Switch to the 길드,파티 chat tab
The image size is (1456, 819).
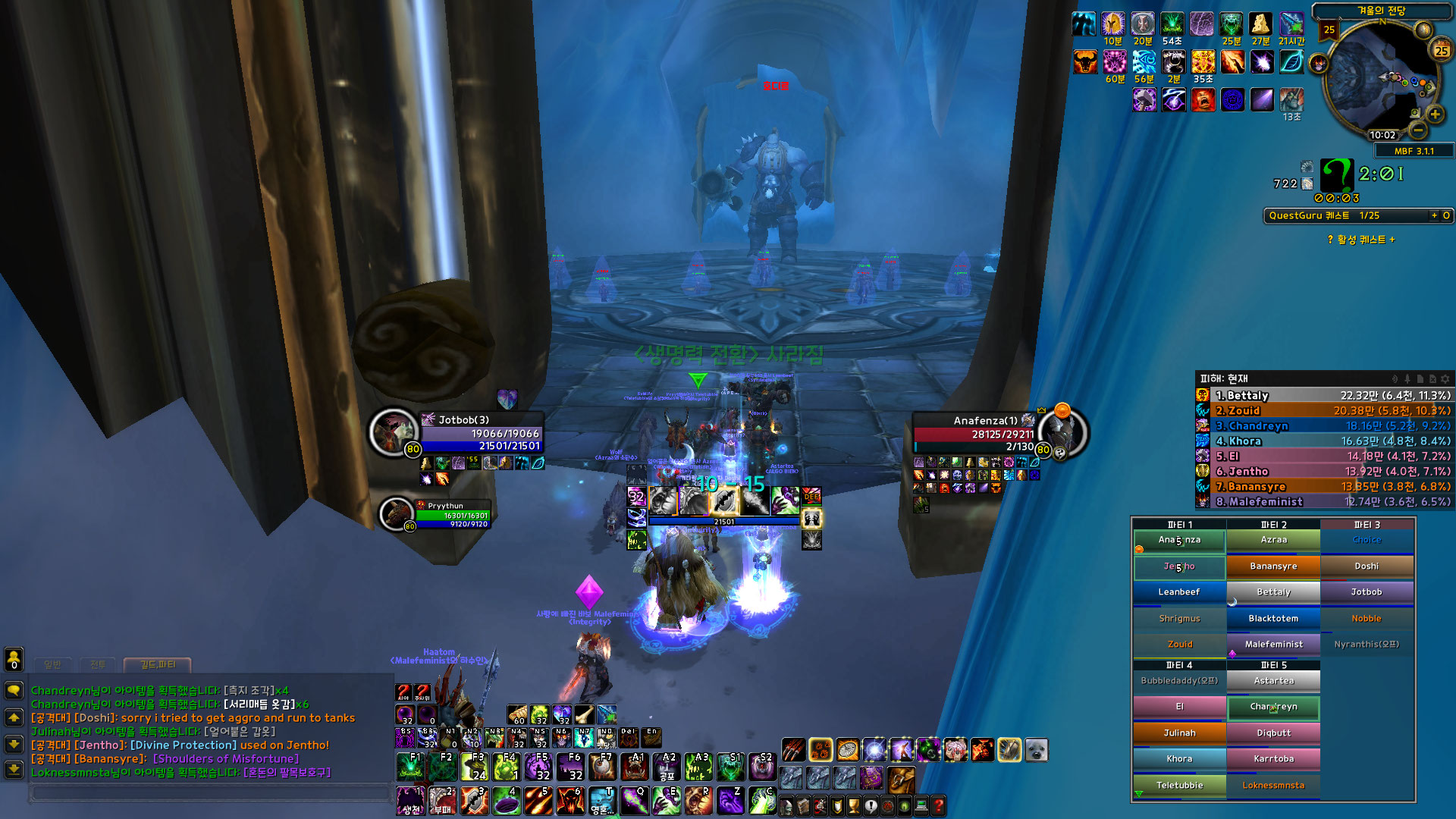point(157,665)
